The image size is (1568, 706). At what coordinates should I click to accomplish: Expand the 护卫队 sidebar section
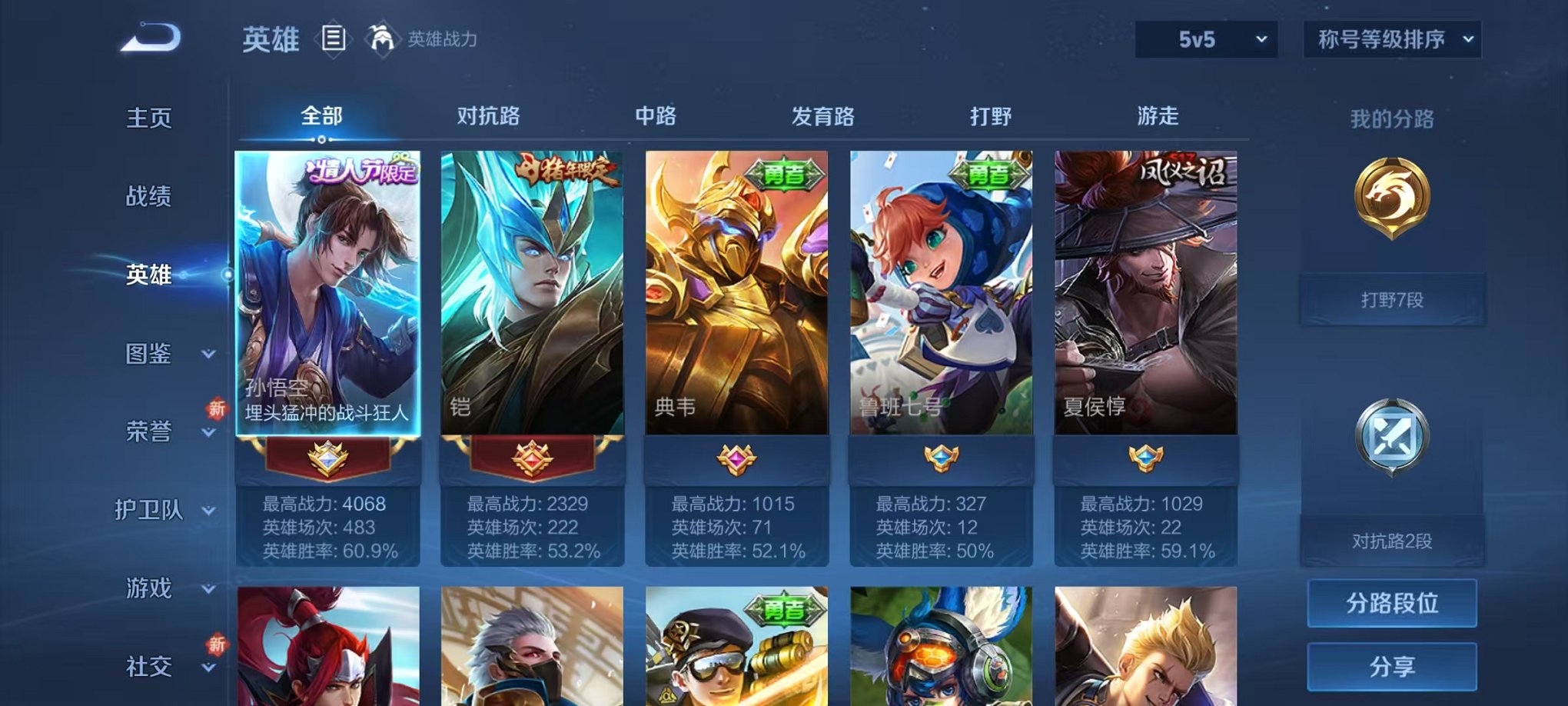pos(158,512)
